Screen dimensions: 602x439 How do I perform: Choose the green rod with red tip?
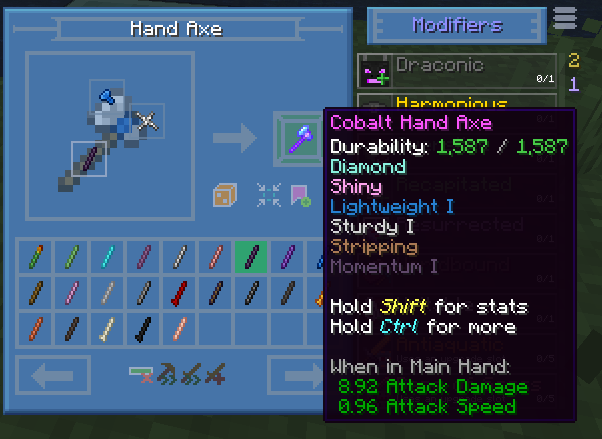(x=36, y=256)
